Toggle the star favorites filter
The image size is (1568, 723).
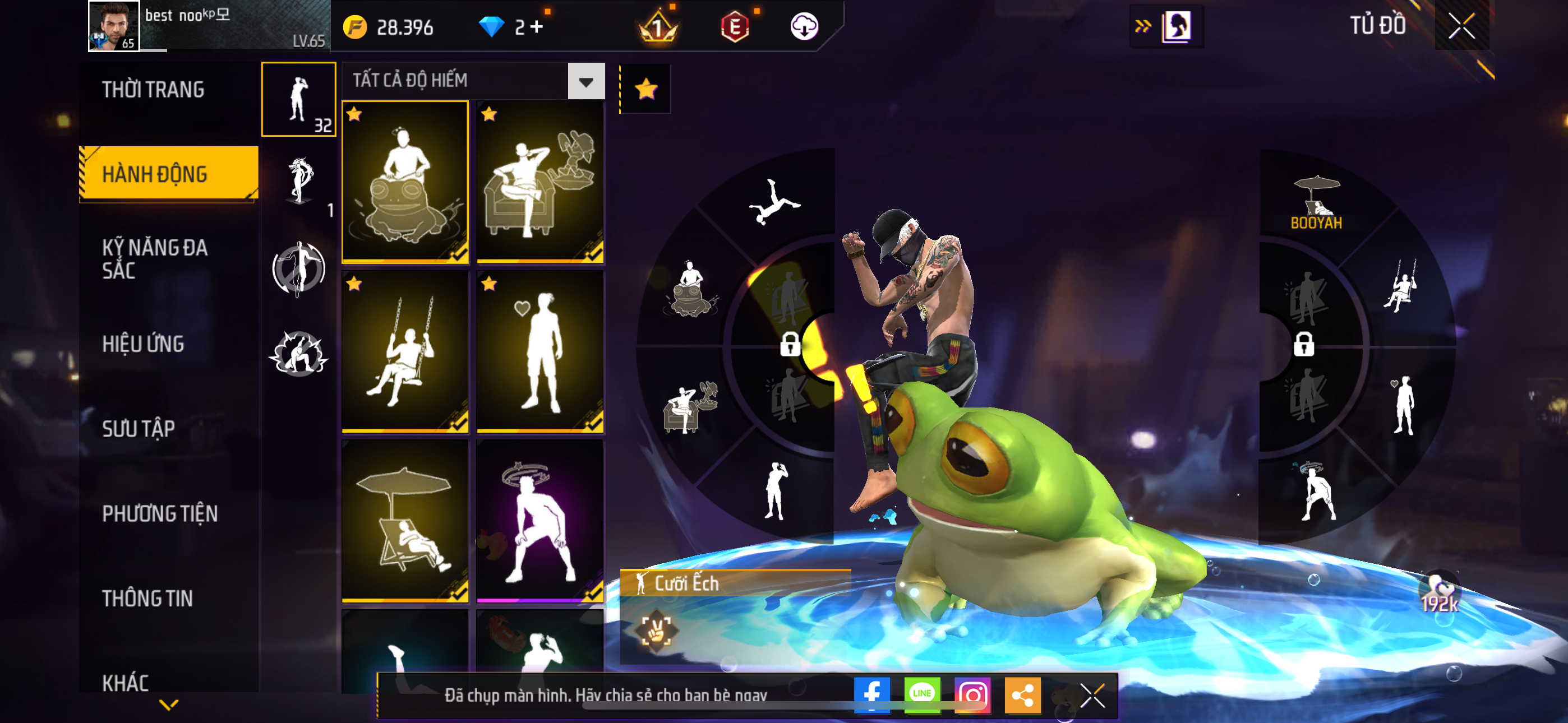pos(645,90)
